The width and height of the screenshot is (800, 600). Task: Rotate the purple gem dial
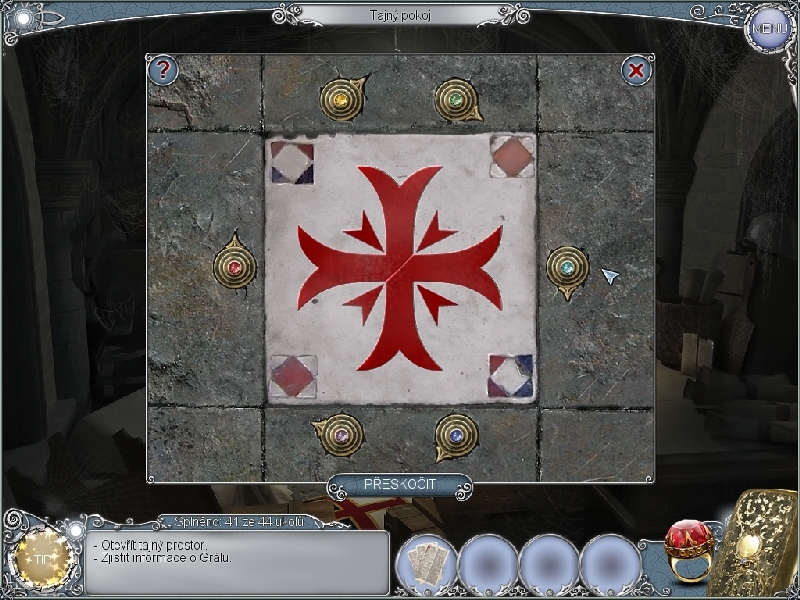point(341,435)
